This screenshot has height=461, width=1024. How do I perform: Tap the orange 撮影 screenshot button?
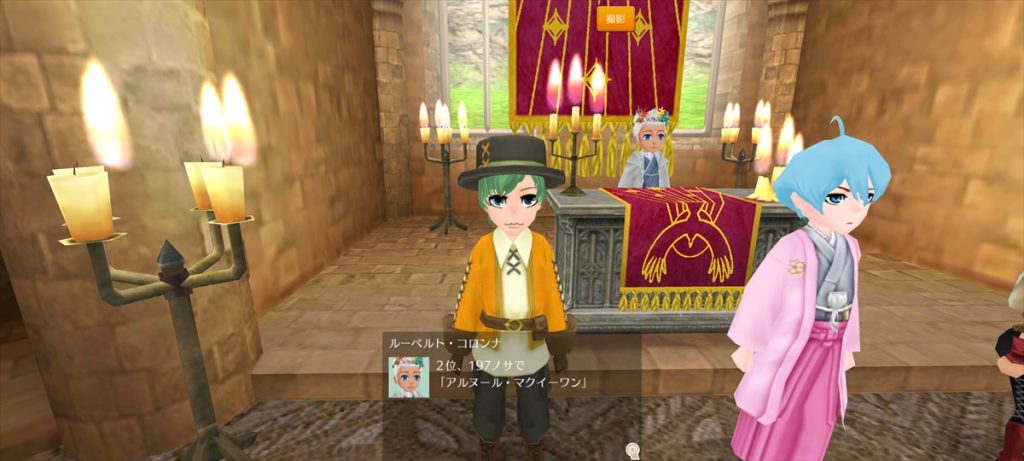click(615, 19)
